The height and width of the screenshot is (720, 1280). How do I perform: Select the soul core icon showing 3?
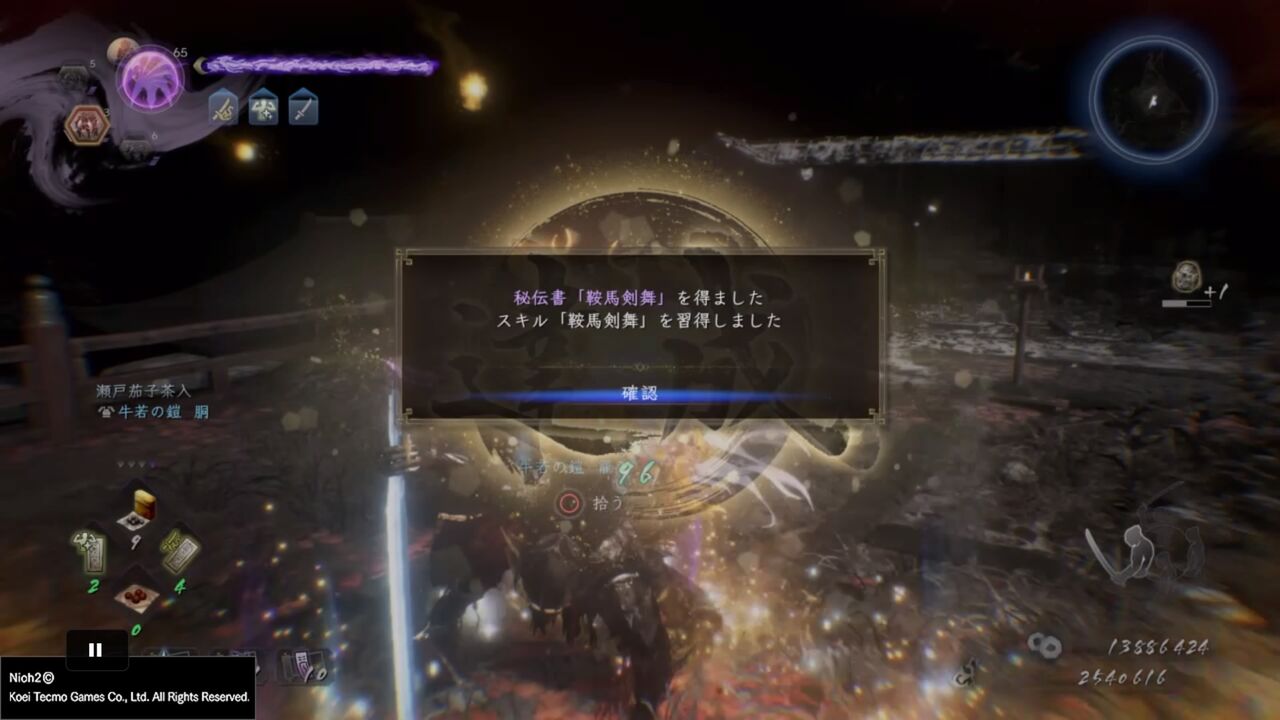(88, 122)
